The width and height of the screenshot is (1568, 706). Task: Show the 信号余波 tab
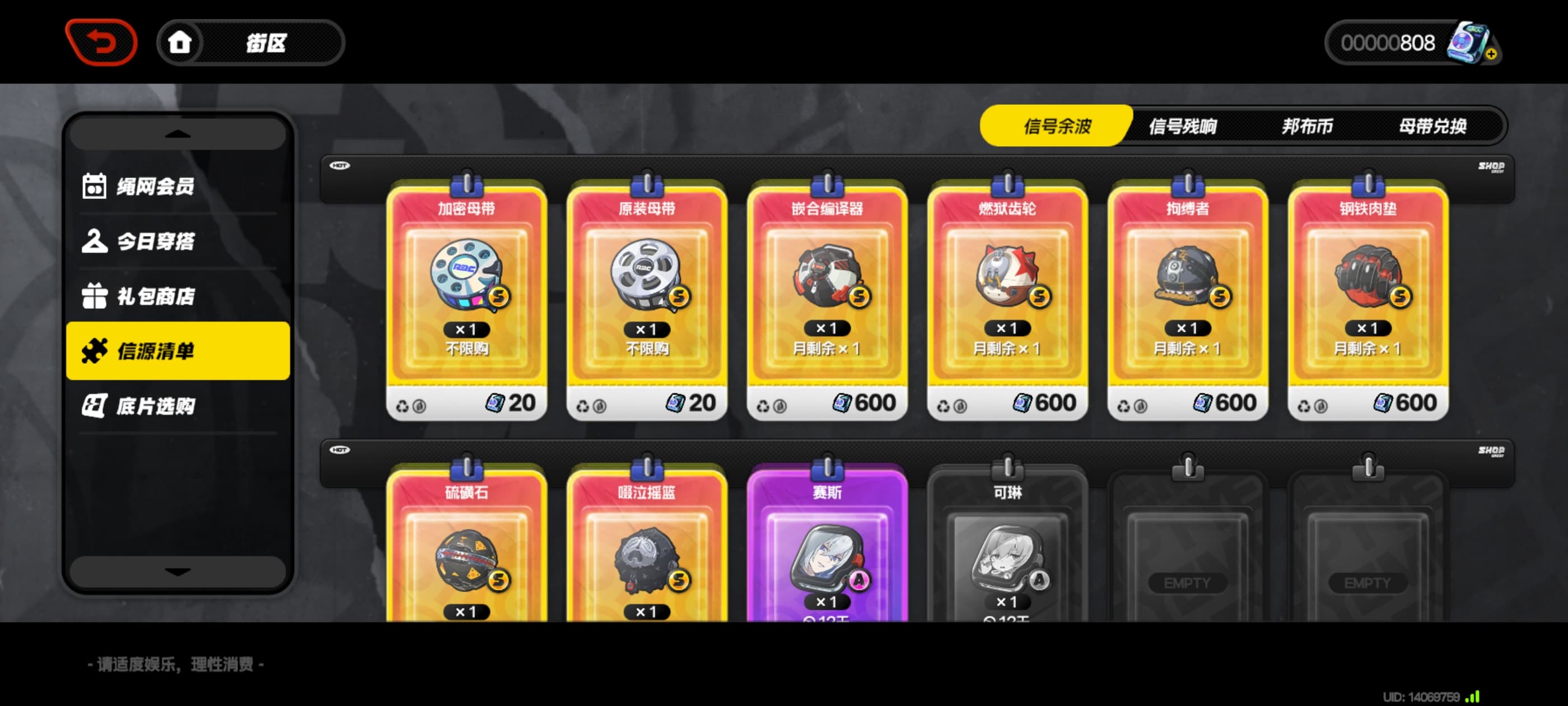(1057, 126)
